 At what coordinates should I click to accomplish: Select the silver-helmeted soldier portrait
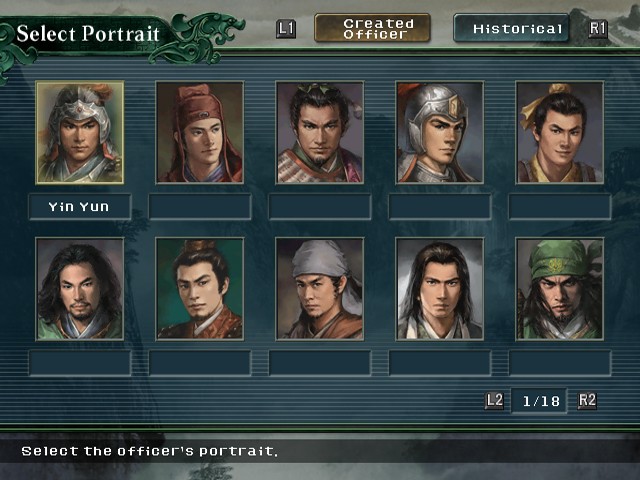coord(440,132)
